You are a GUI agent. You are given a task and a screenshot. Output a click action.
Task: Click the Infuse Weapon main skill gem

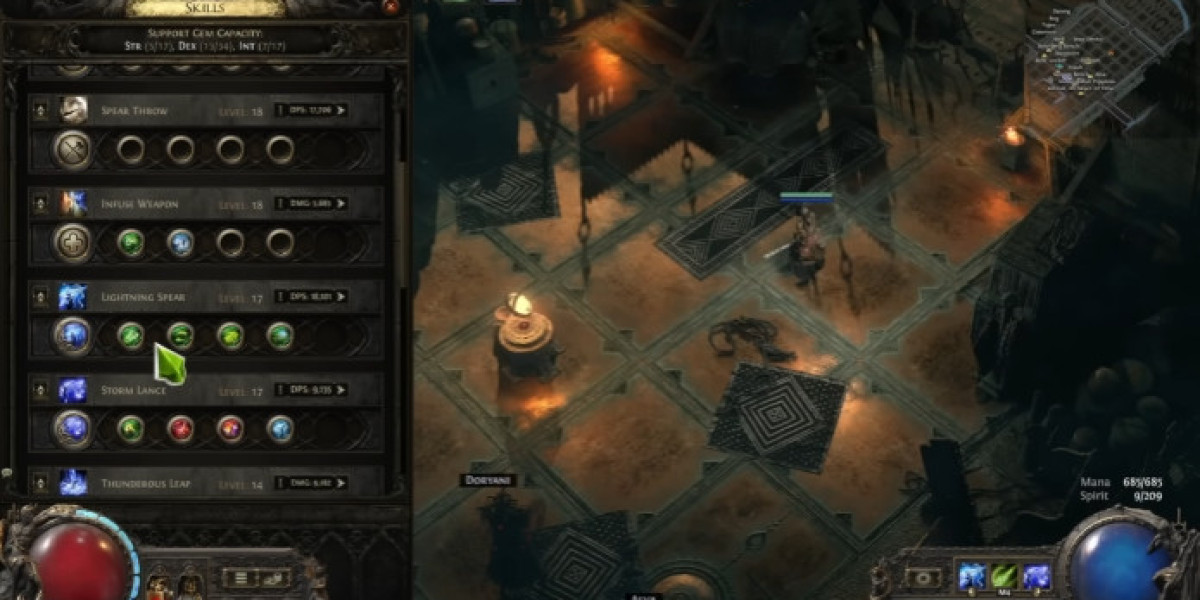[x=73, y=243]
